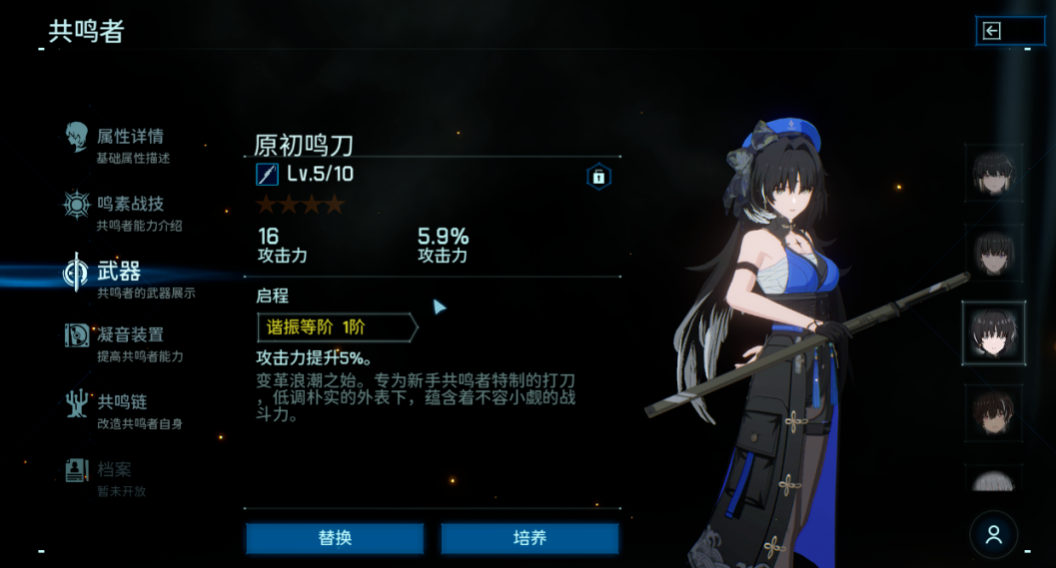
Task: Expand the arrow beside 谐振等阶 rank
Action: [439, 307]
